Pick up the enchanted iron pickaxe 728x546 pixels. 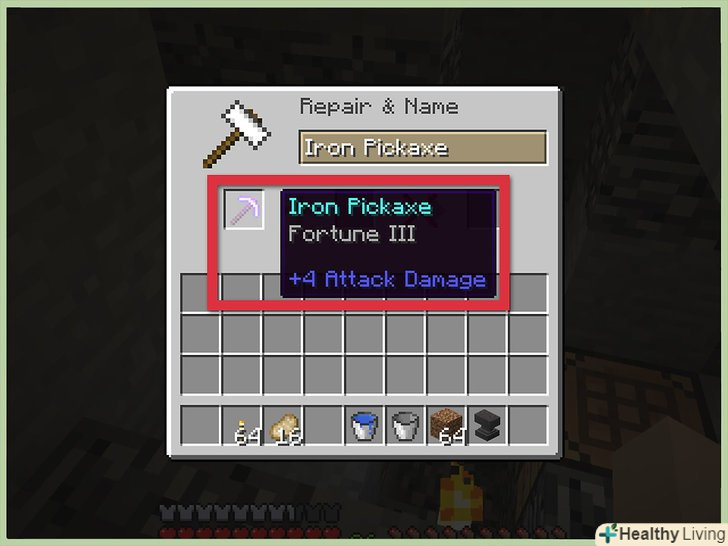click(243, 210)
